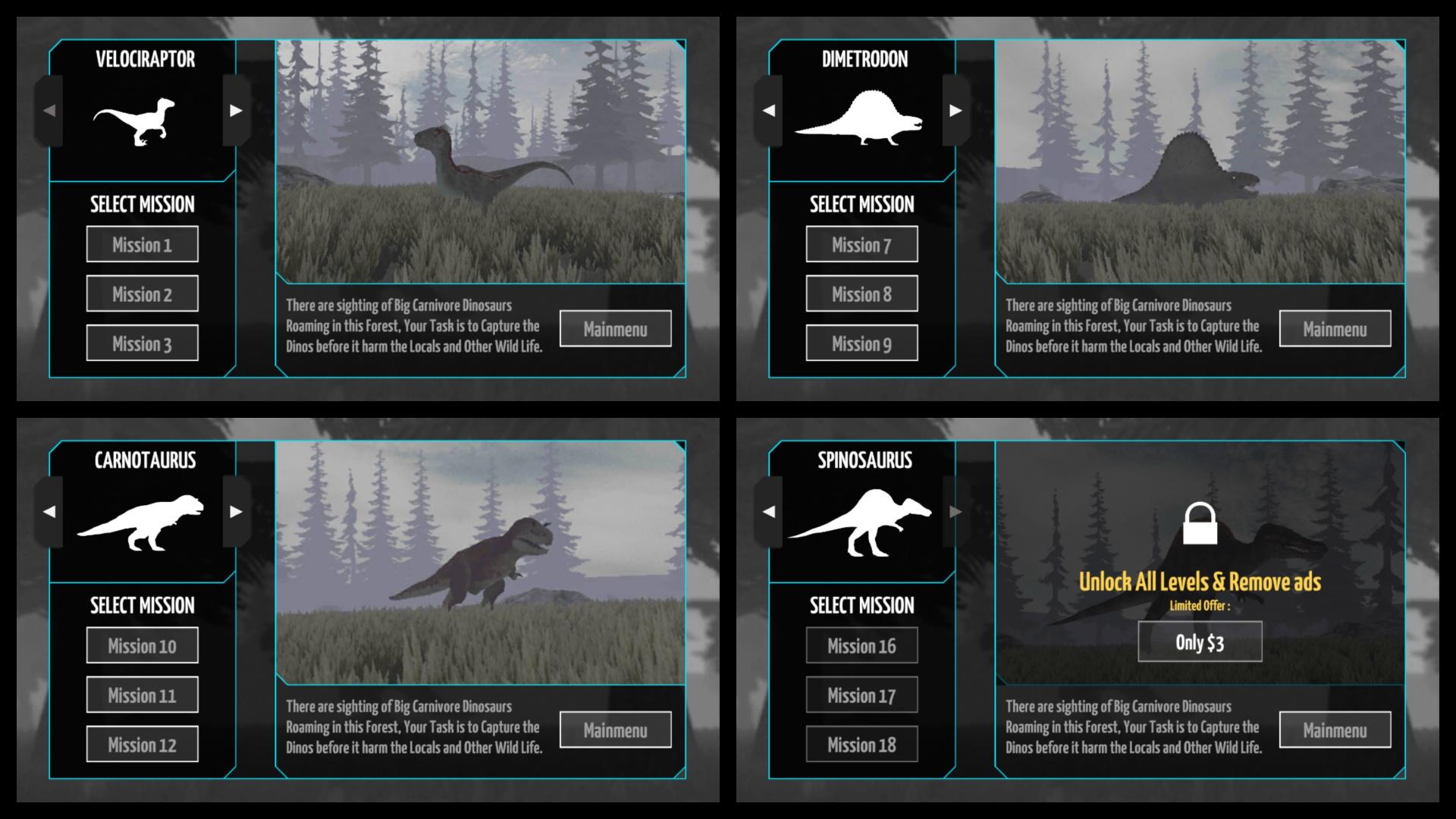Image resolution: width=1456 pixels, height=819 pixels.
Task: Start Mission 1 for the Velociraptor
Action: (x=143, y=243)
